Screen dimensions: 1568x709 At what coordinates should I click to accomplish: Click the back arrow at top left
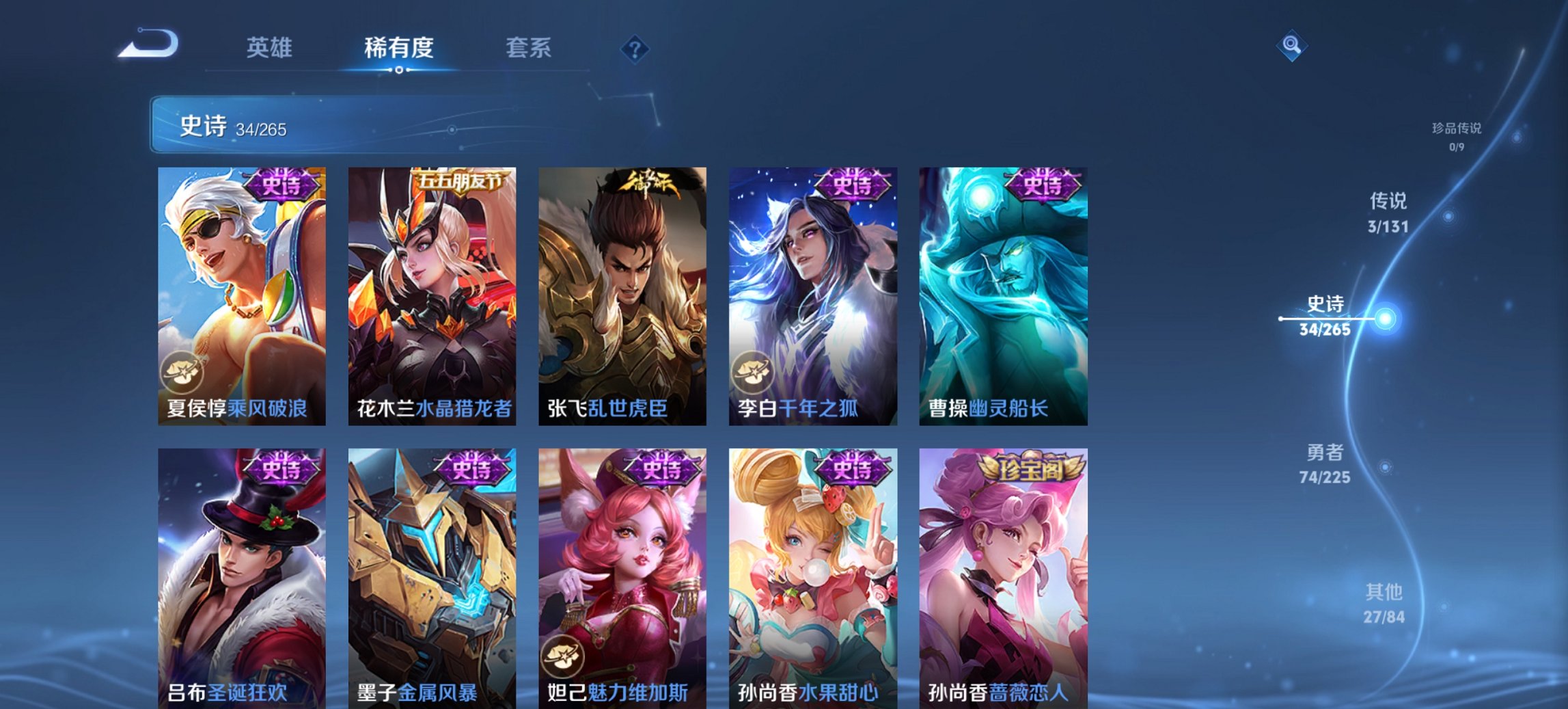pos(149,45)
